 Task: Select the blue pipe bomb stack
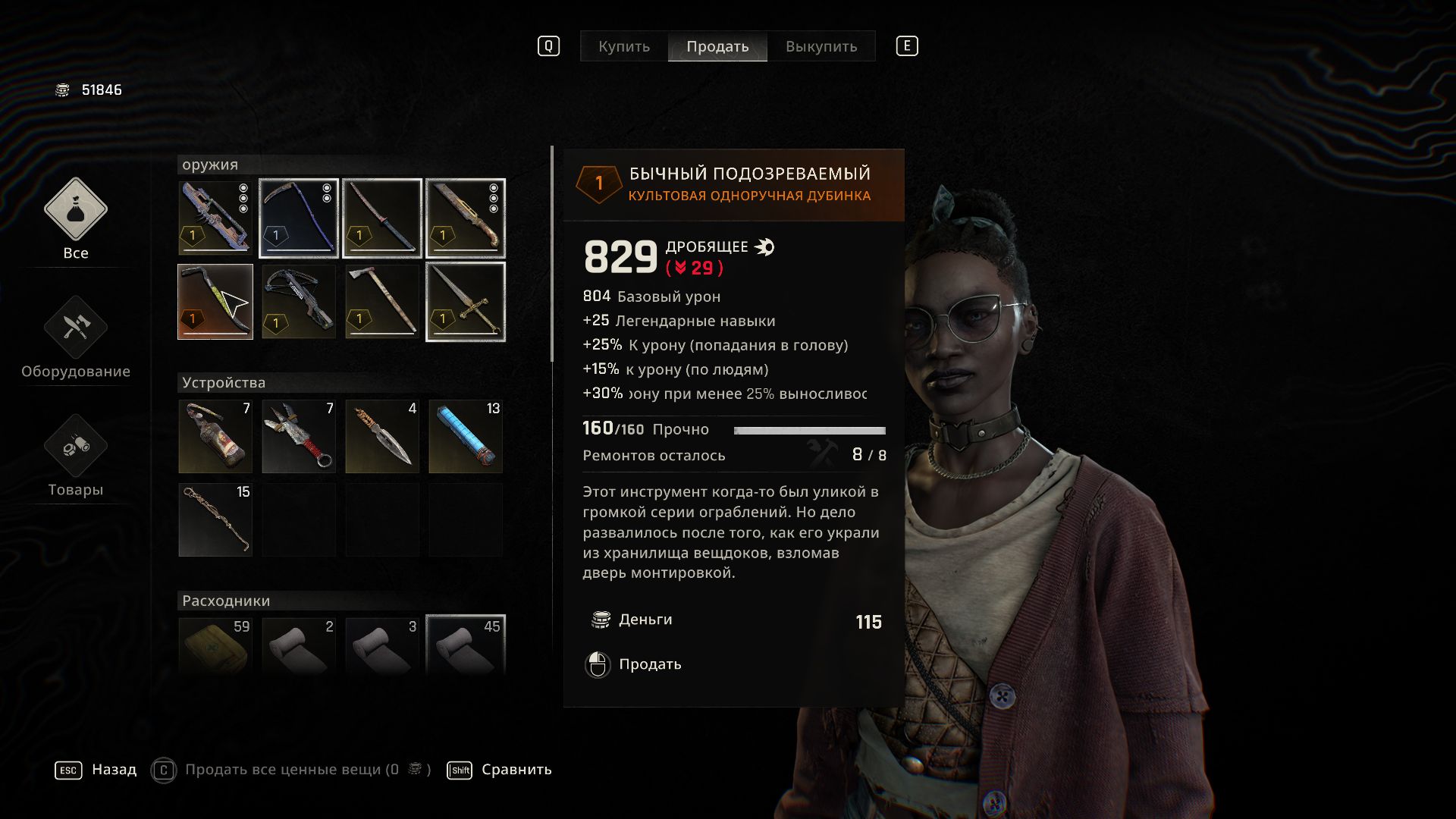coord(466,437)
